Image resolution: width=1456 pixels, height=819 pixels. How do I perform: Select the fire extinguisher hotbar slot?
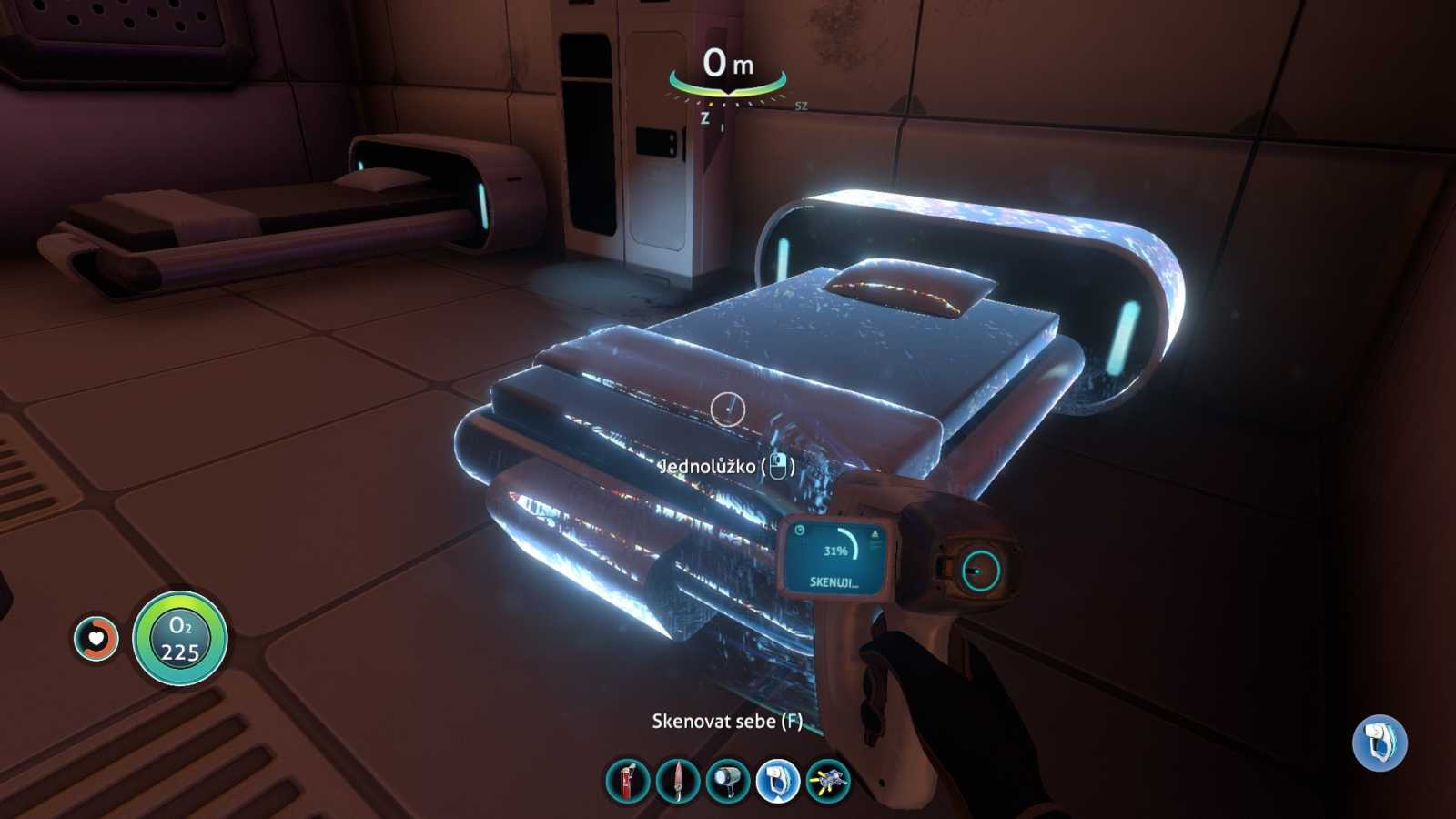click(628, 781)
